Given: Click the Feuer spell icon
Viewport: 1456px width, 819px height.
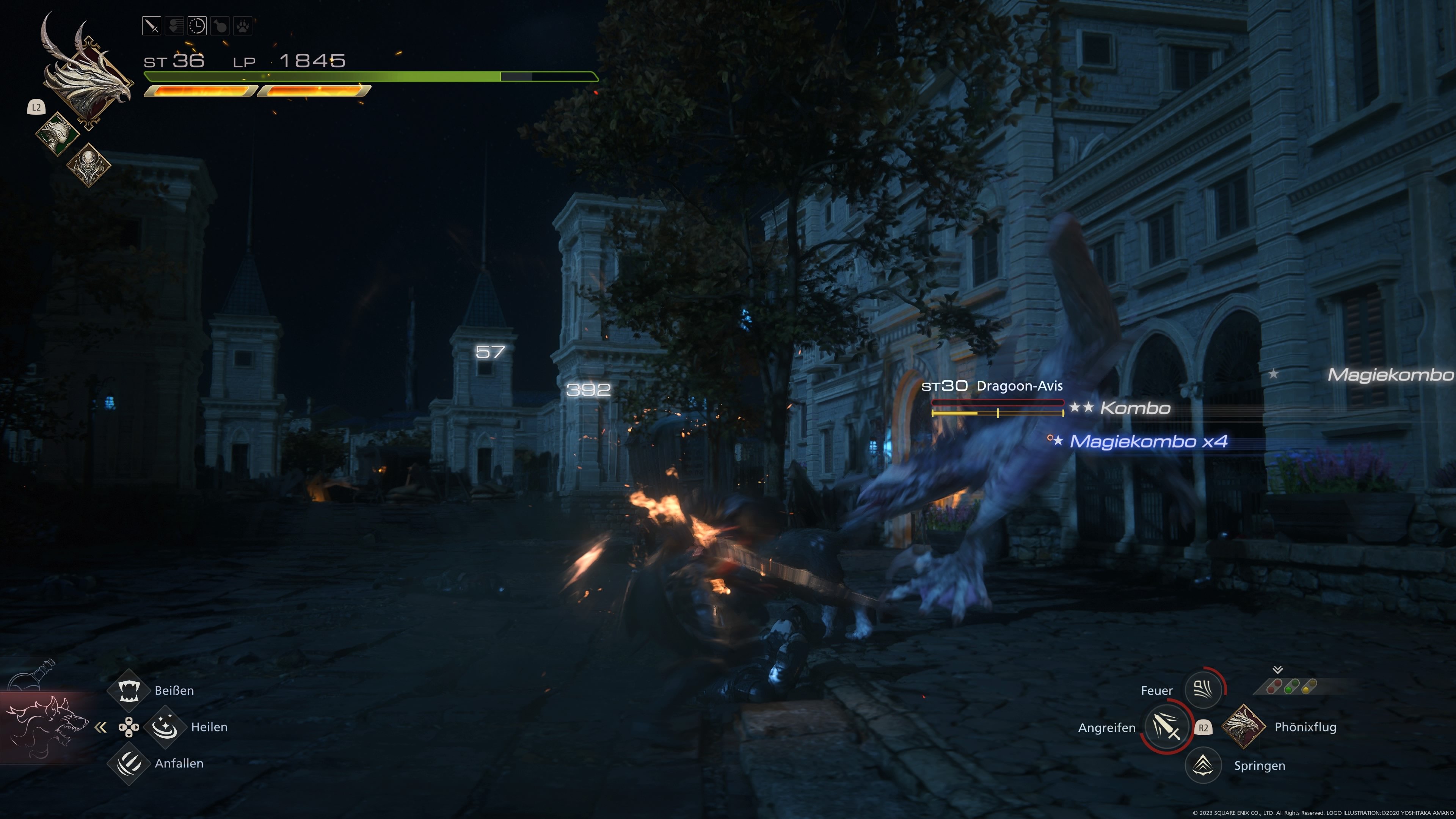Looking at the screenshot, I should click(1203, 690).
